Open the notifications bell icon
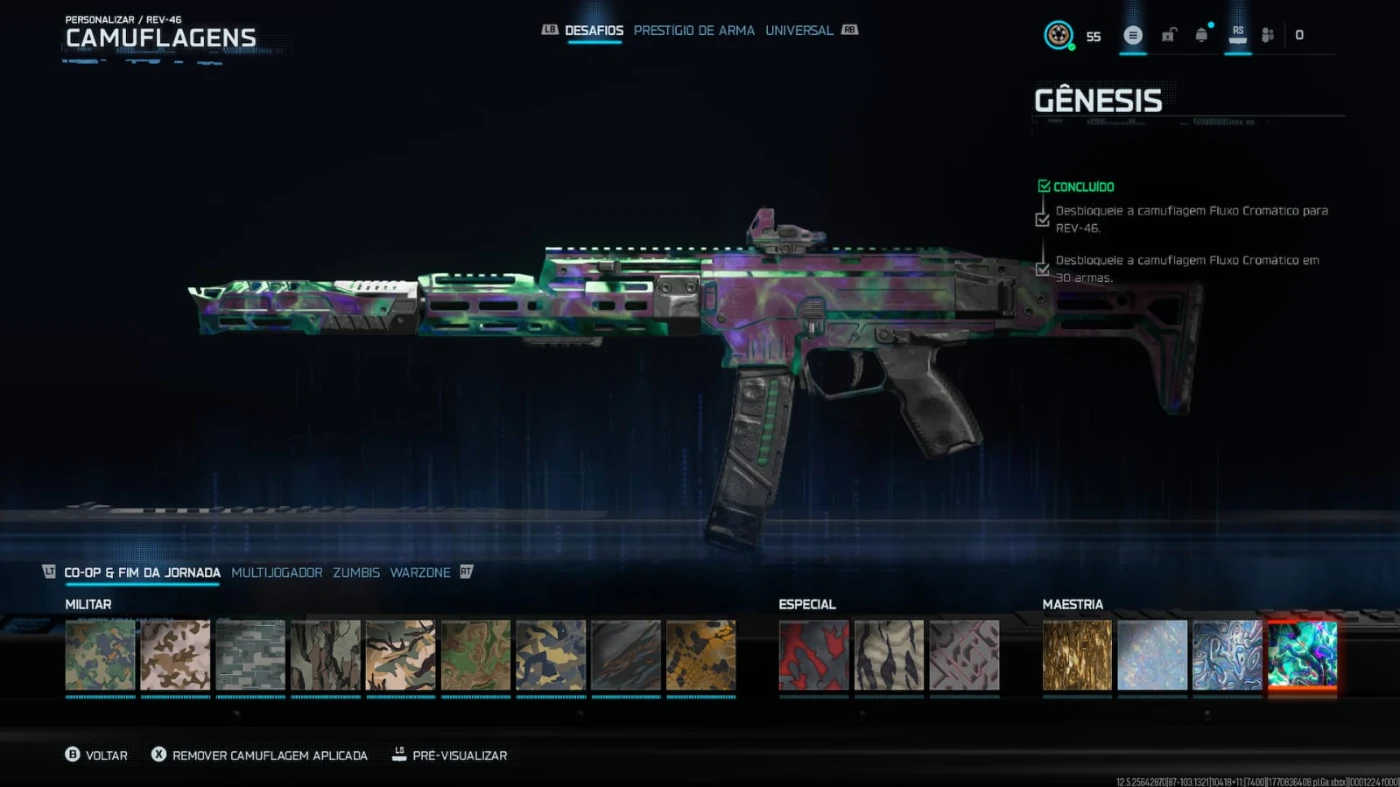Image resolution: width=1400 pixels, height=787 pixels. [1201, 35]
